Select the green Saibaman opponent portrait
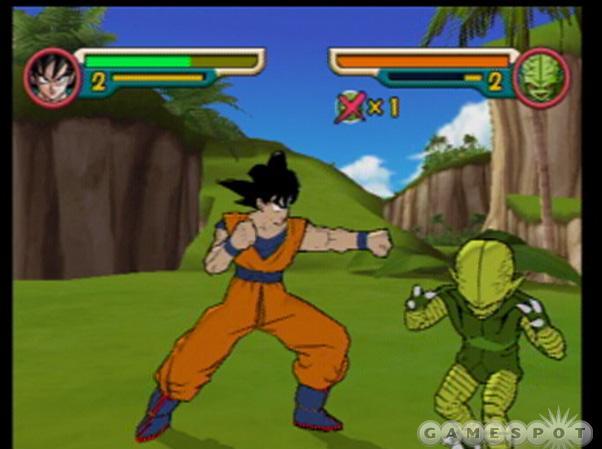Viewport: 602px width, 449px height. tap(542, 77)
